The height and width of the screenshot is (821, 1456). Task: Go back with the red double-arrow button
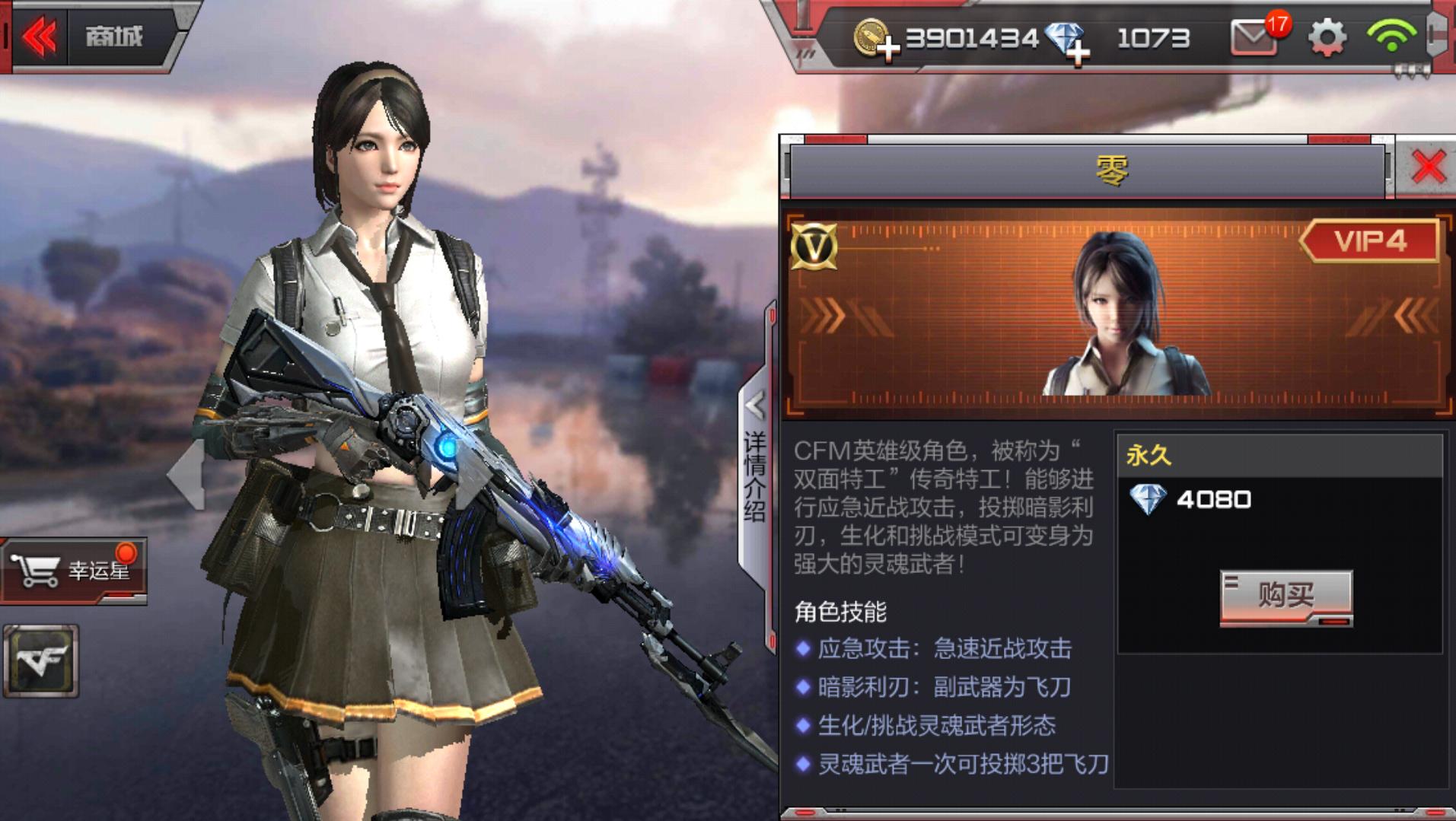[40, 36]
